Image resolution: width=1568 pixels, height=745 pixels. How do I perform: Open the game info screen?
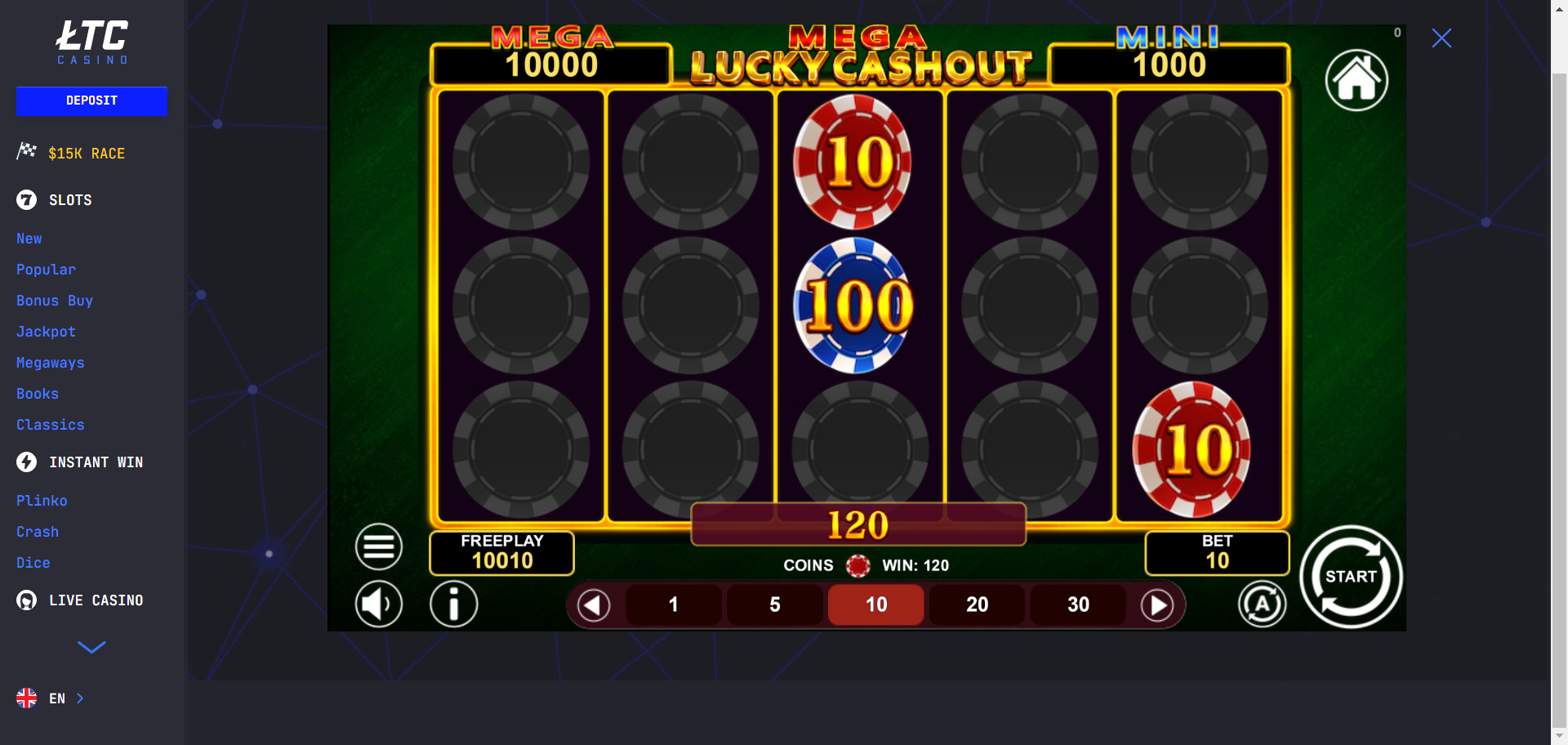(454, 604)
